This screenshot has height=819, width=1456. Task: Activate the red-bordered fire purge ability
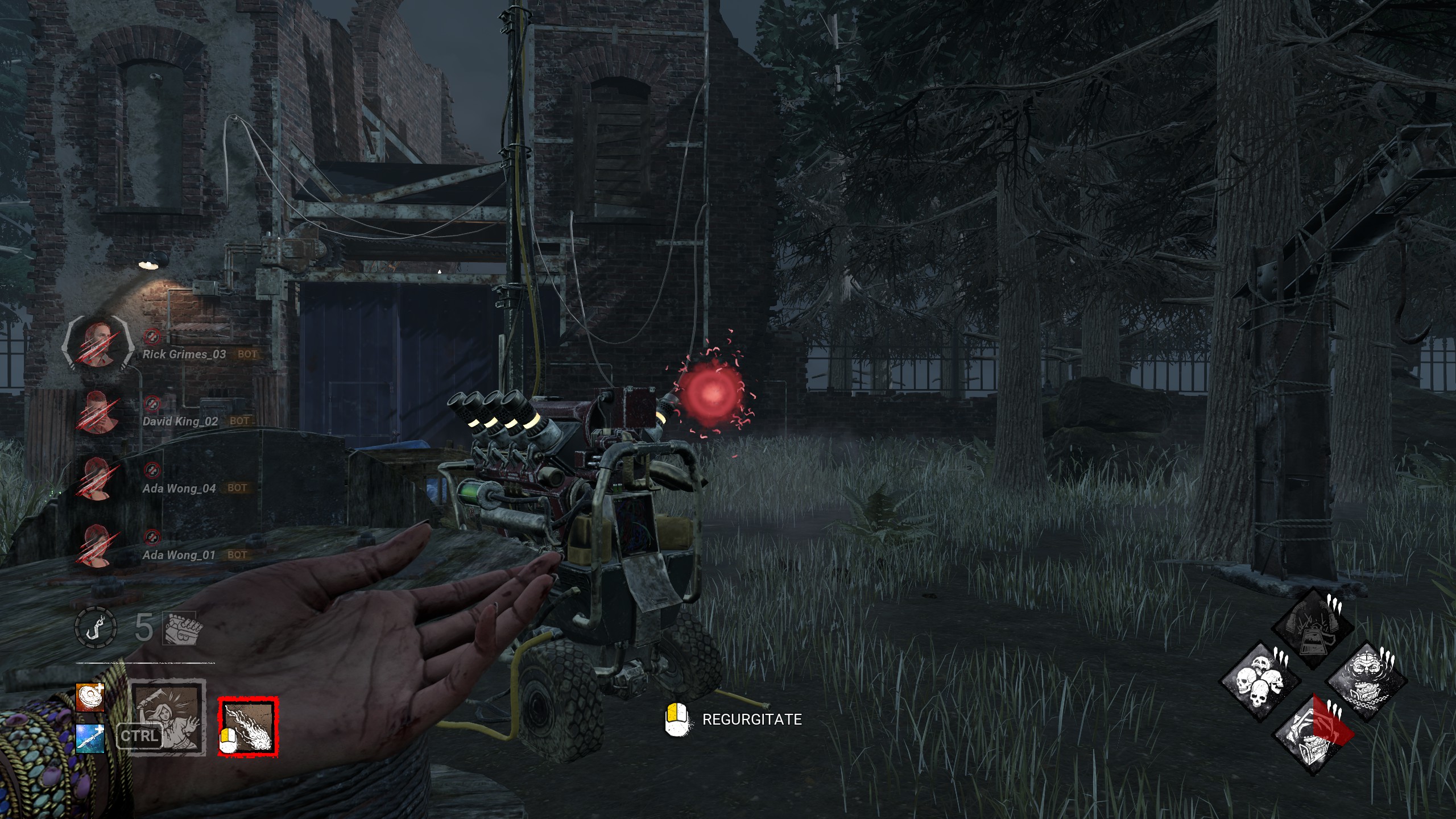[249, 727]
